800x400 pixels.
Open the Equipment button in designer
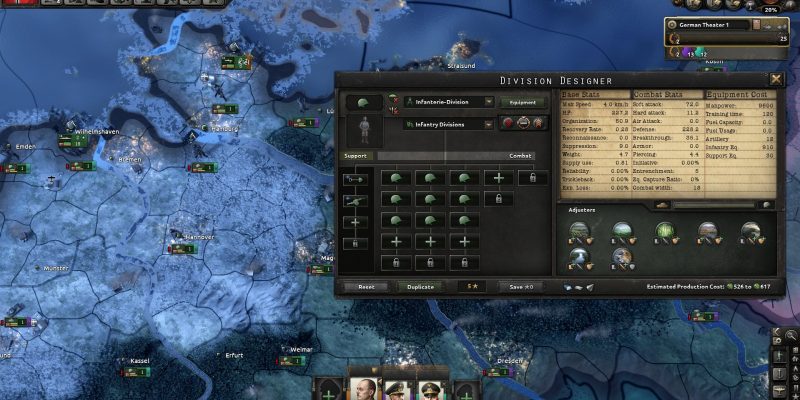[525, 102]
